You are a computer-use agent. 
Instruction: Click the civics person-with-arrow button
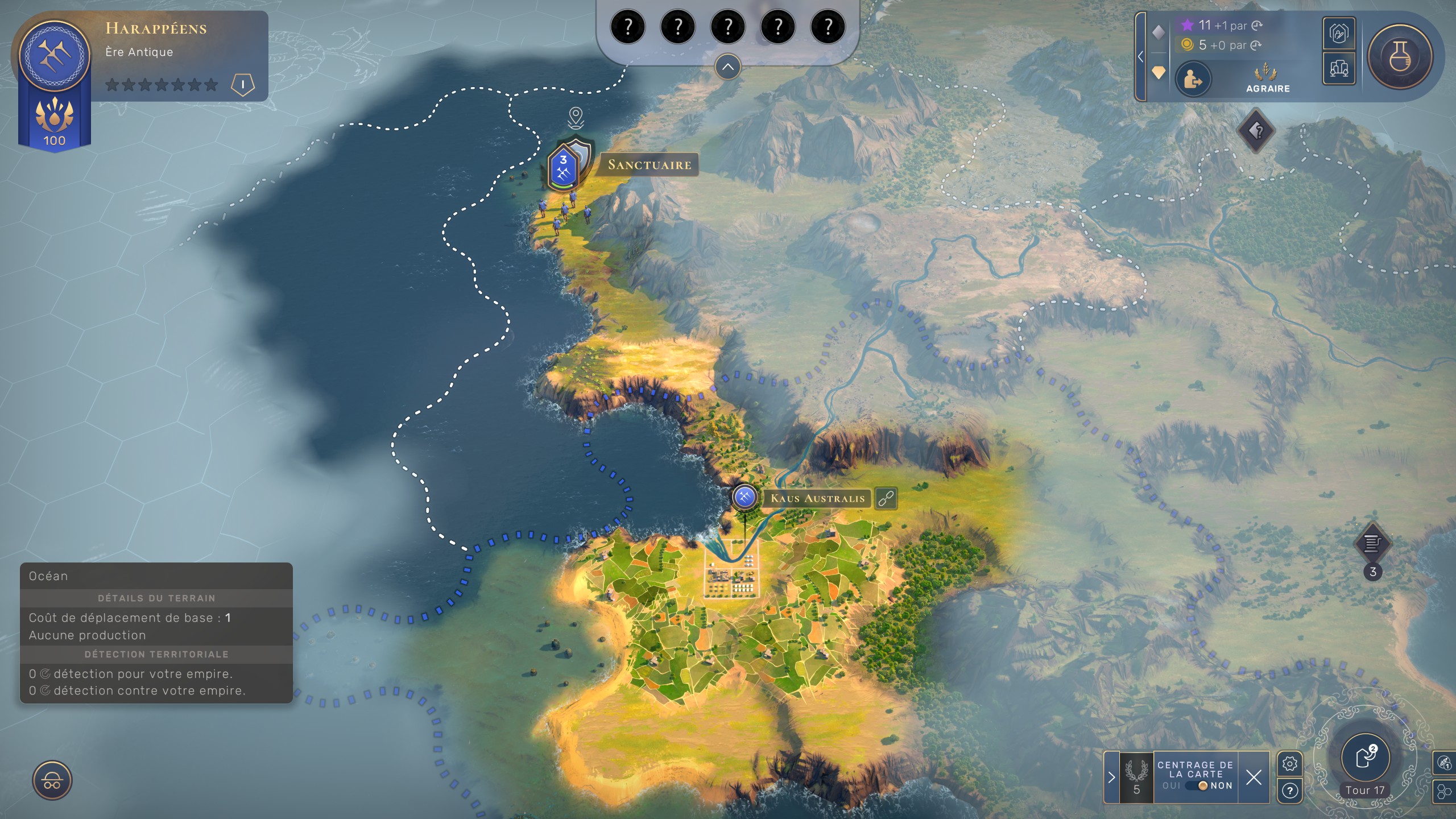(1193, 80)
